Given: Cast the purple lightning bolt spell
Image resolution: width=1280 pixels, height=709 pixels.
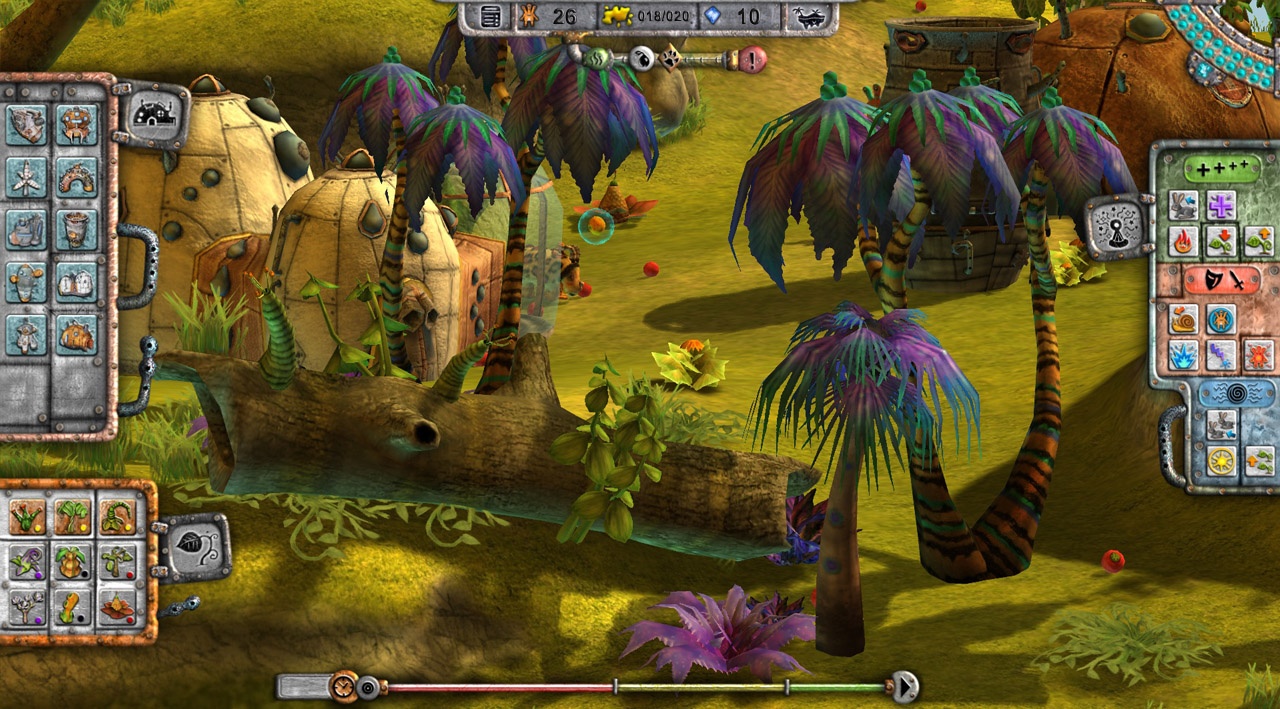Looking at the screenshot, I should pyautogui.click(x=1220, y=354).
